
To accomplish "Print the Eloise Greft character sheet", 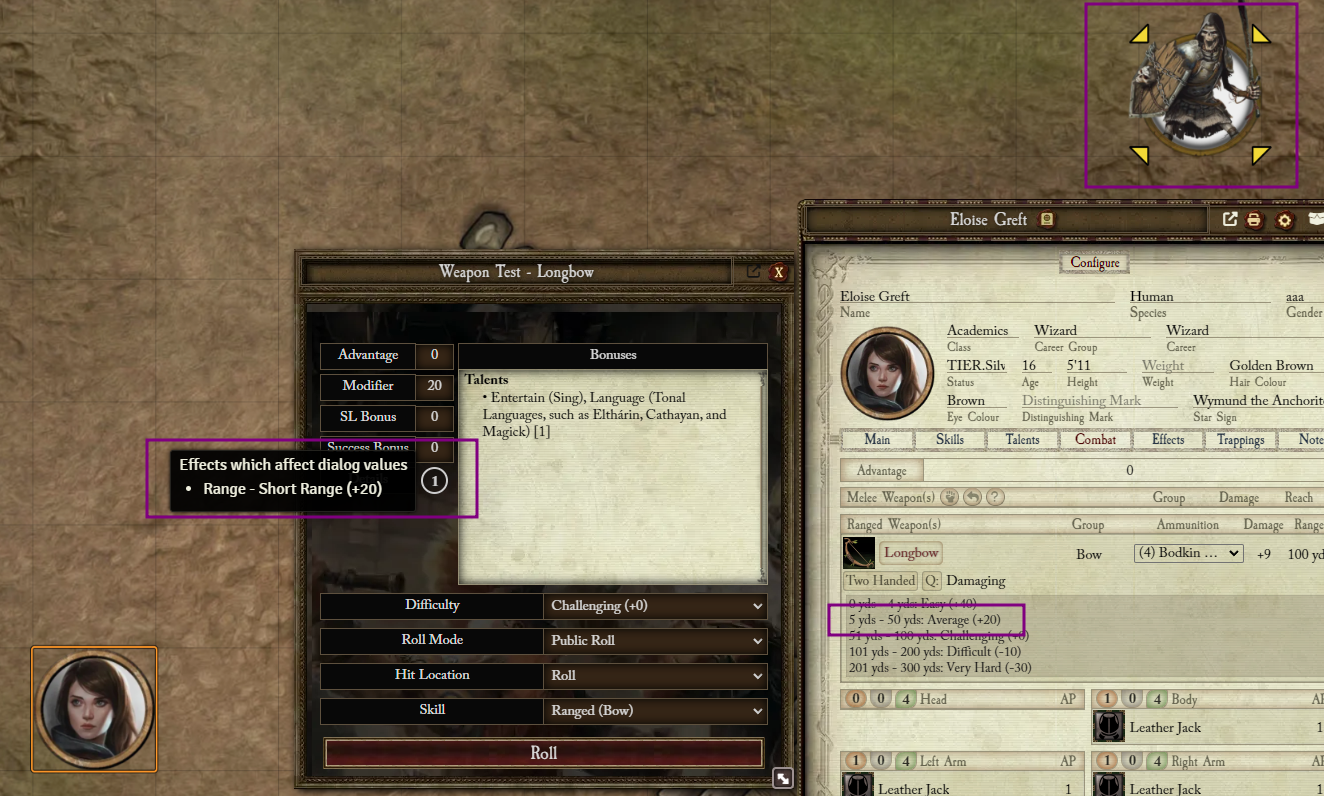I will click(x=1254, y=219).
